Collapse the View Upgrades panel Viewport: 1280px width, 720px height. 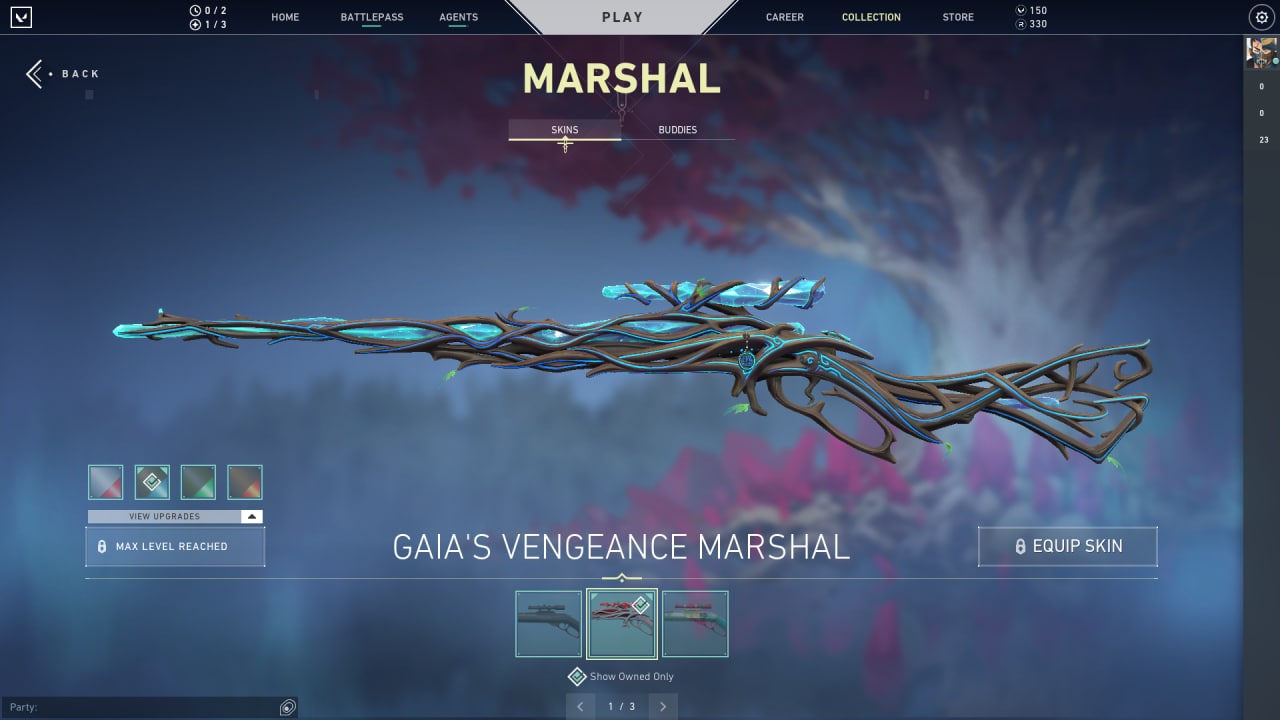pyautogui.click(x=253, y=516)
